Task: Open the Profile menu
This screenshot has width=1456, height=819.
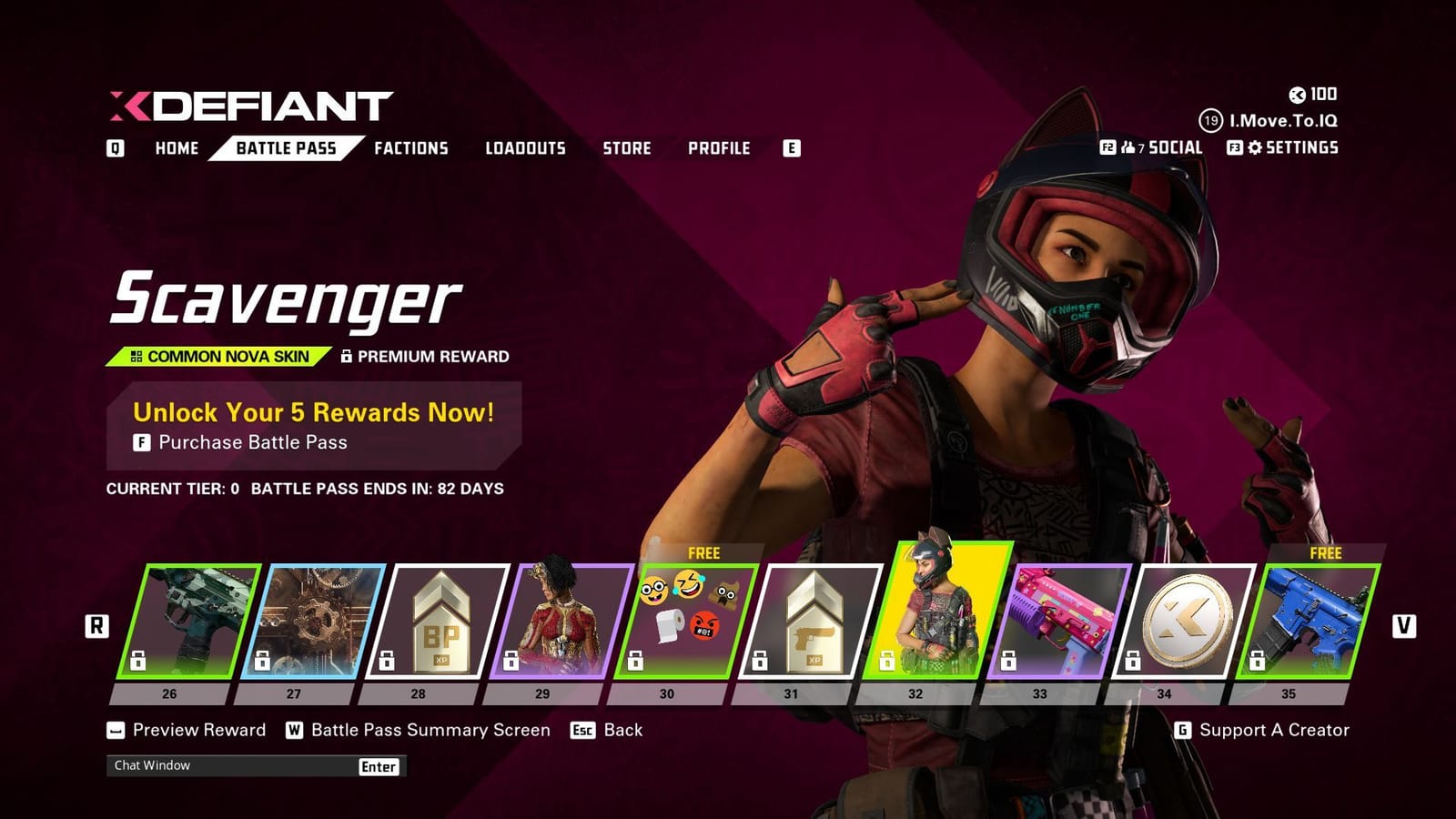Action: pos(720,148)
